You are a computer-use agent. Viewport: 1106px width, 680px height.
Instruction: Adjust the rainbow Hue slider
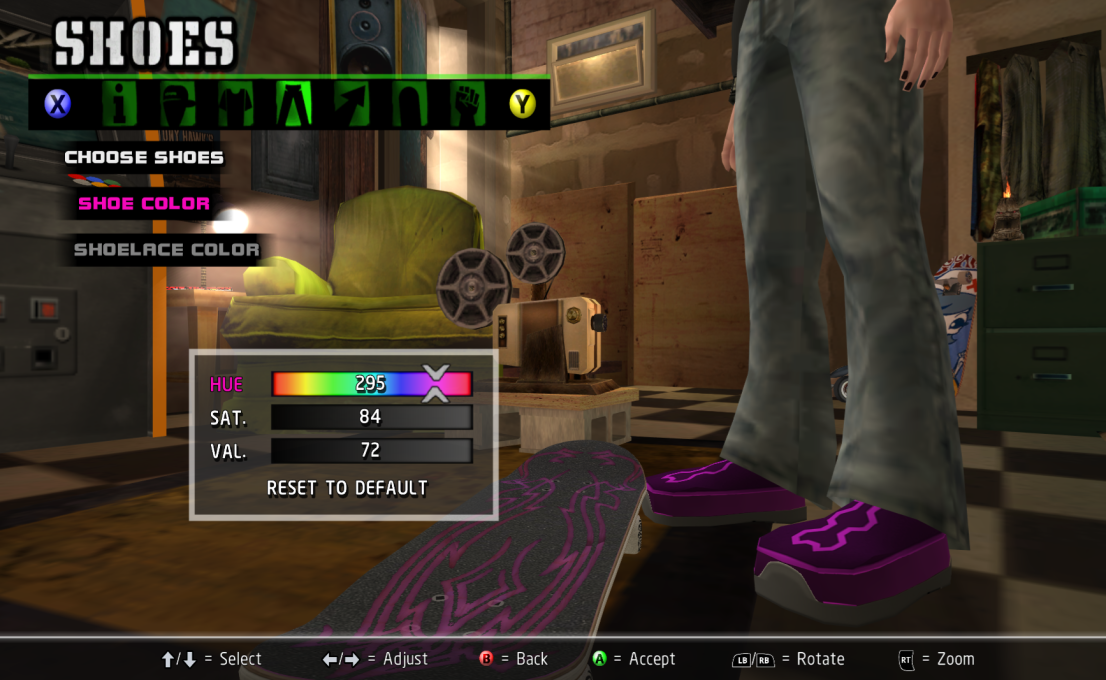[x=371, y=384]
